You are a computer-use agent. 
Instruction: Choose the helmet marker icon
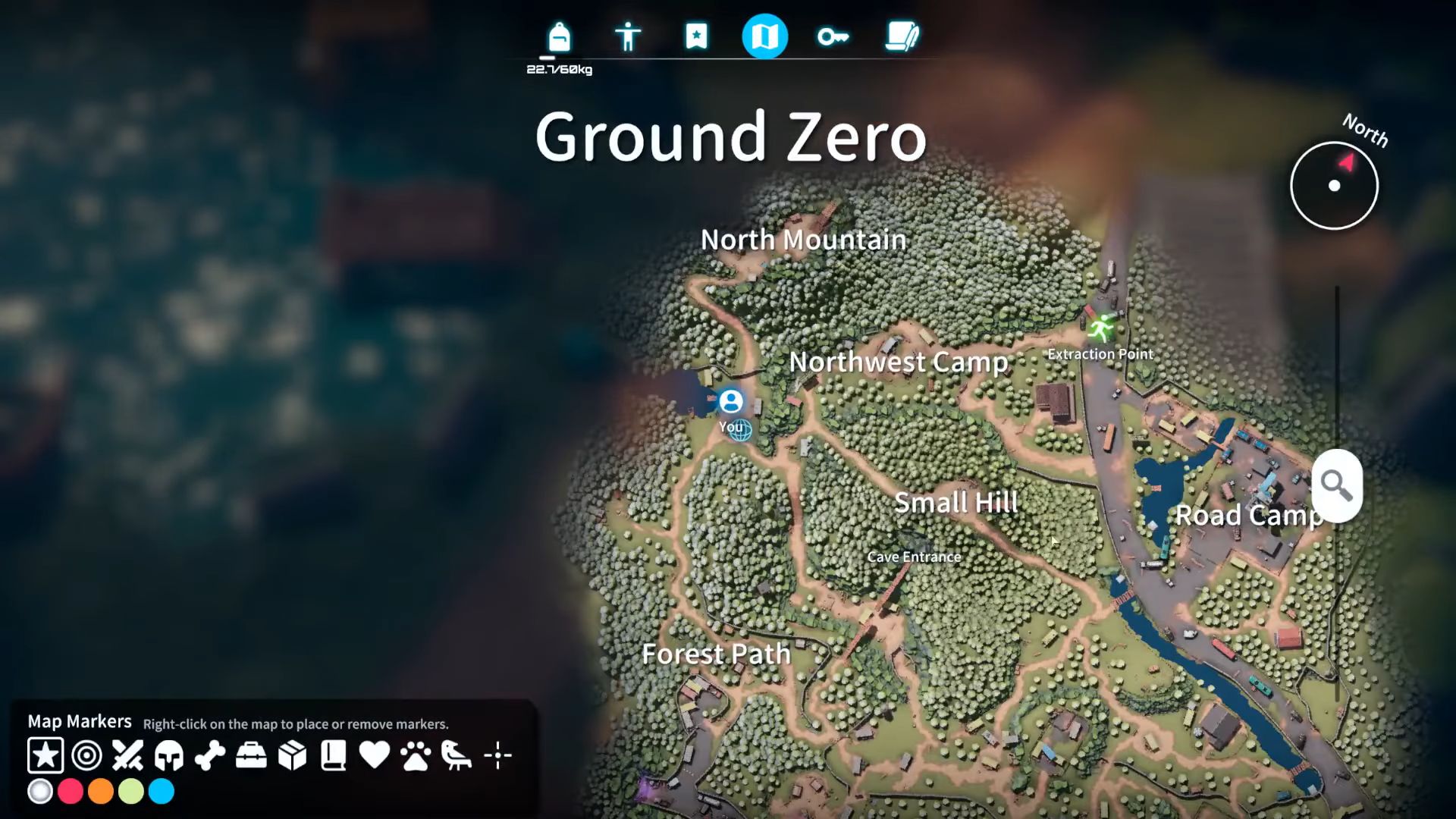click(x=168, y=755)
